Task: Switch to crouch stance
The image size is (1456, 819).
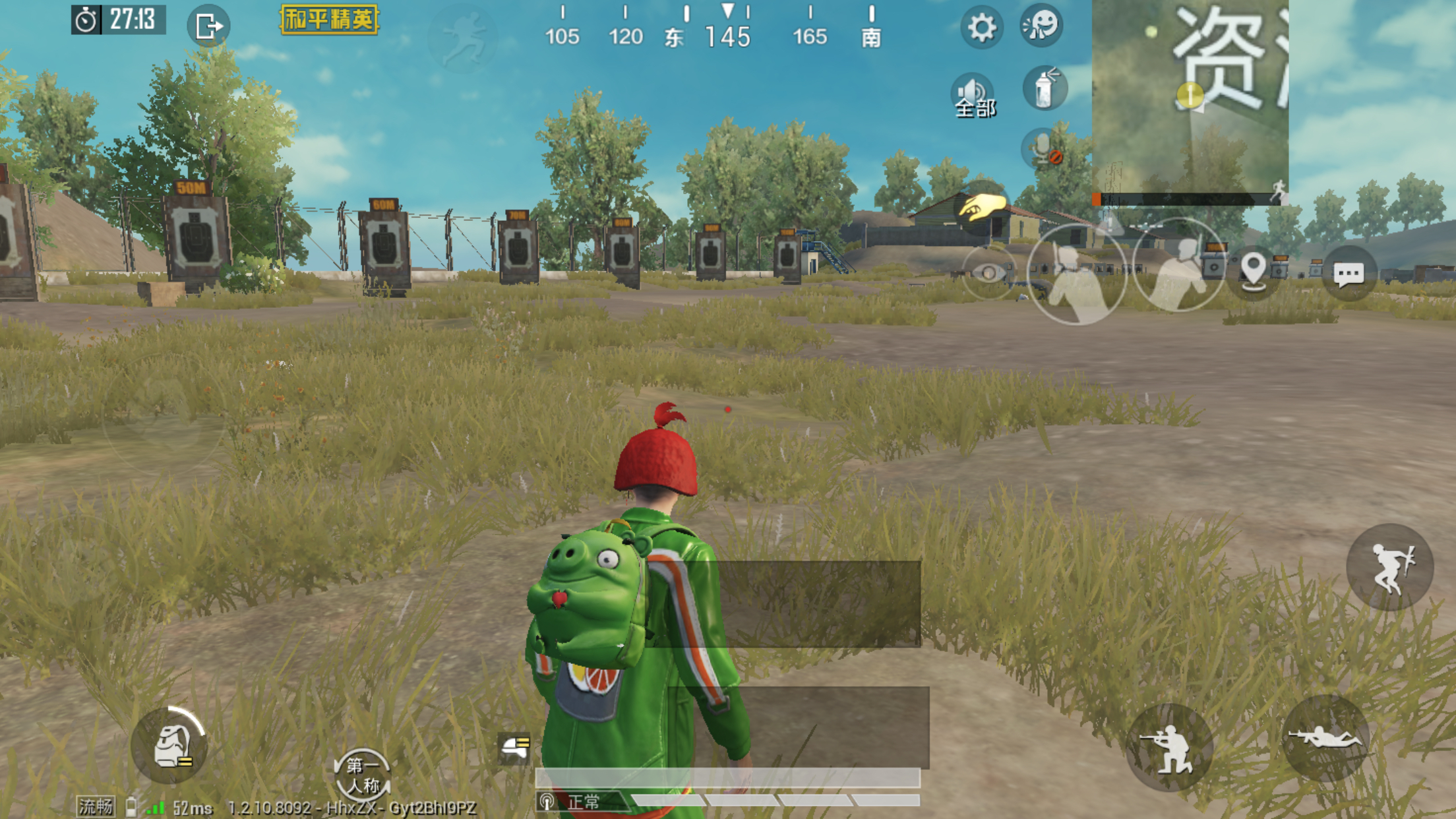Action: tap(1170, 748)
